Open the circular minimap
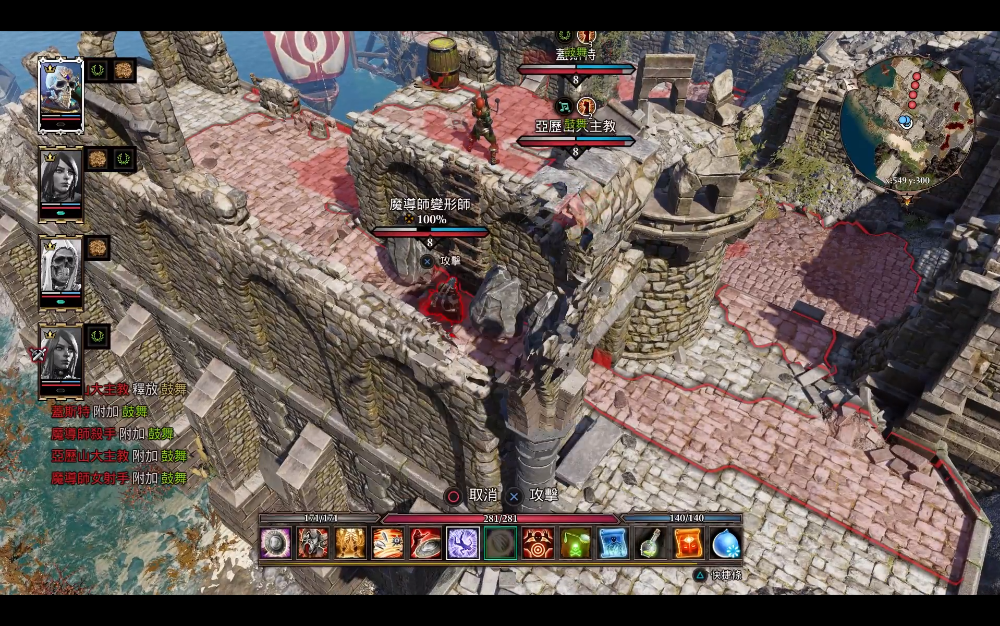 (x=906, y=120)
